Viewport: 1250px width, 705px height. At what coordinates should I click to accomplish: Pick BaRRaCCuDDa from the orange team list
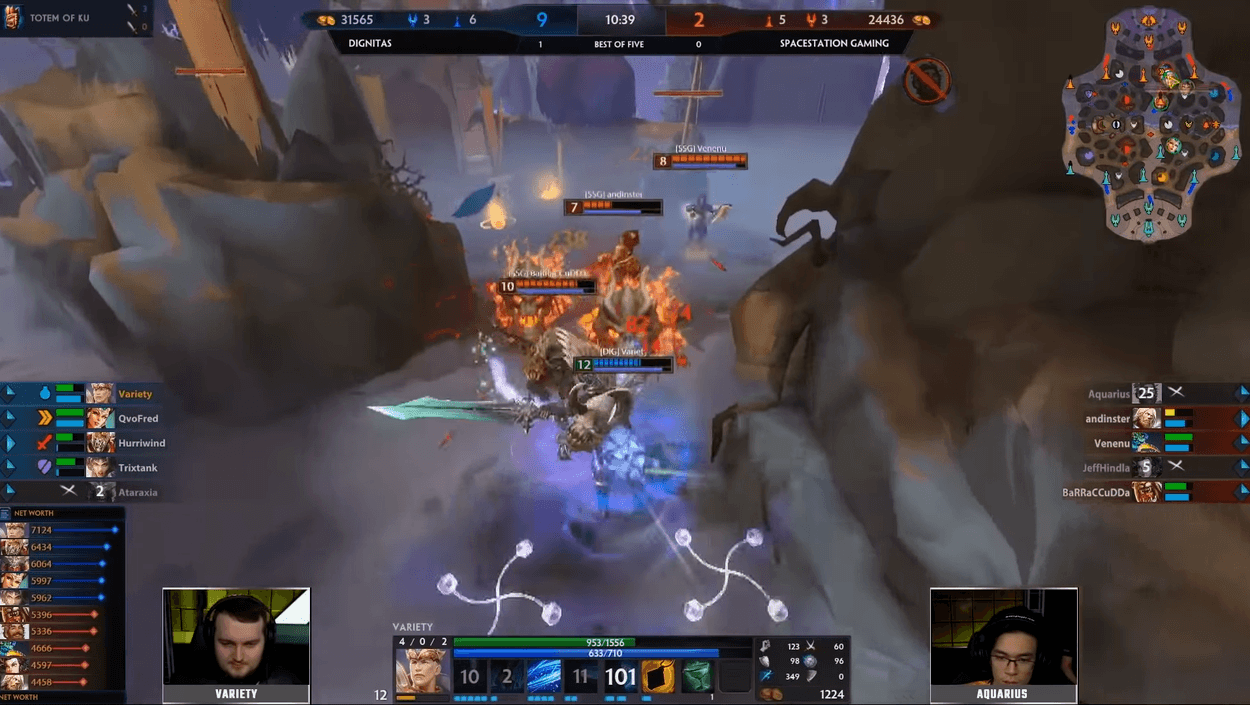[x=1096, y=492]
